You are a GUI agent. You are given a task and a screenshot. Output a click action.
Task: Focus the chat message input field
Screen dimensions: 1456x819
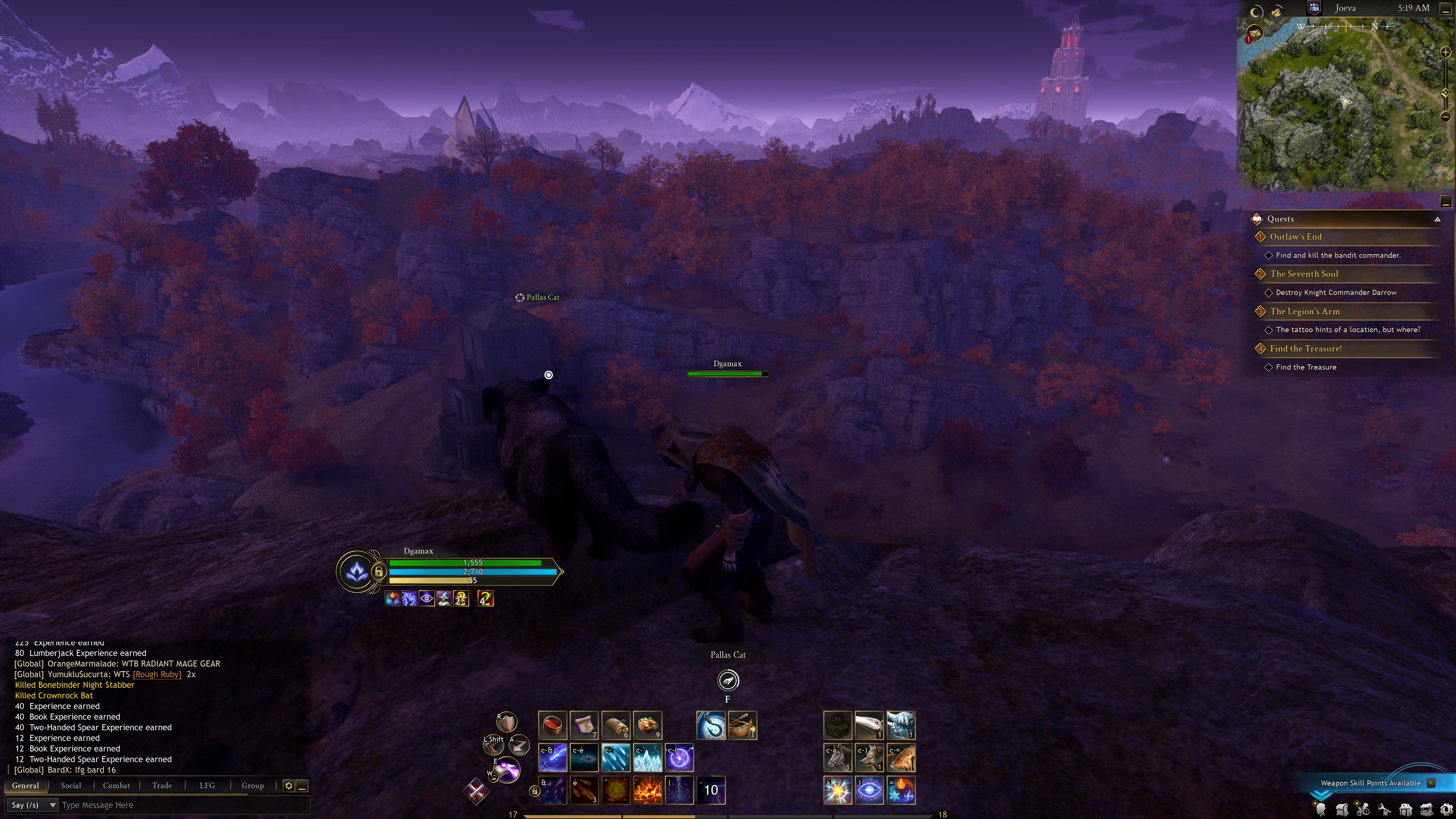(x=181, y=805)
